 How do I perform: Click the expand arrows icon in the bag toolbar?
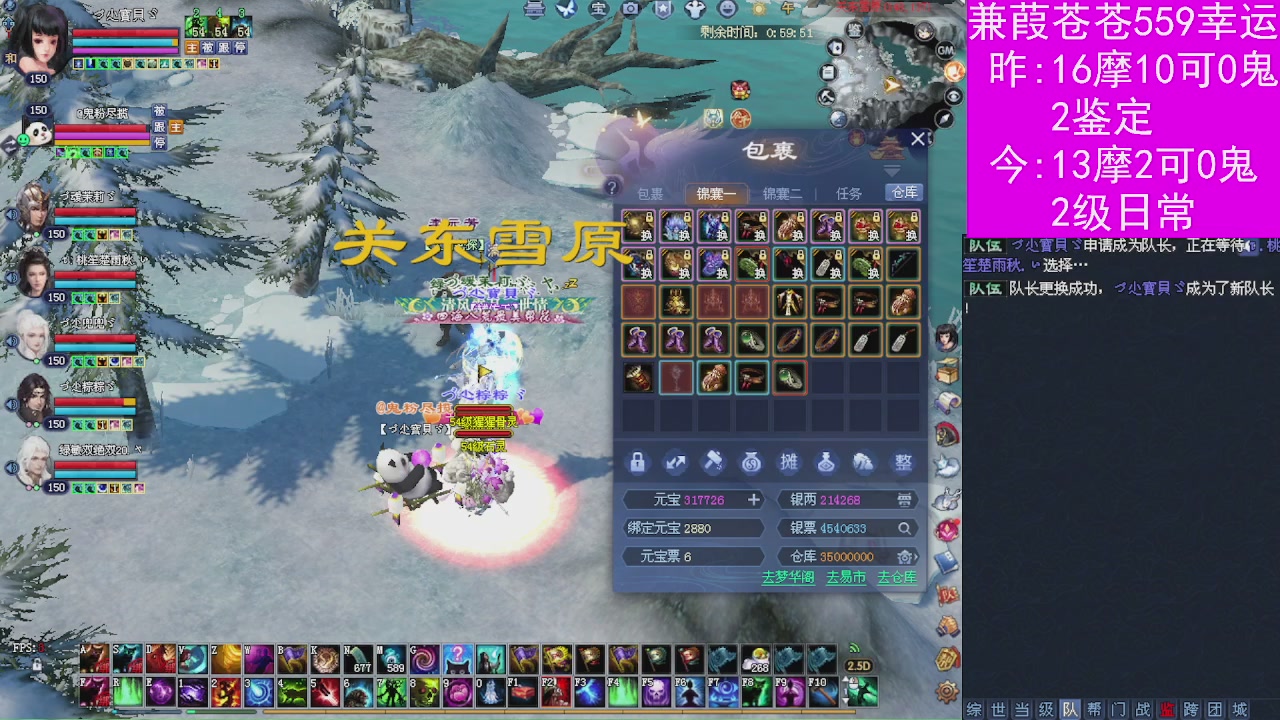675,462
